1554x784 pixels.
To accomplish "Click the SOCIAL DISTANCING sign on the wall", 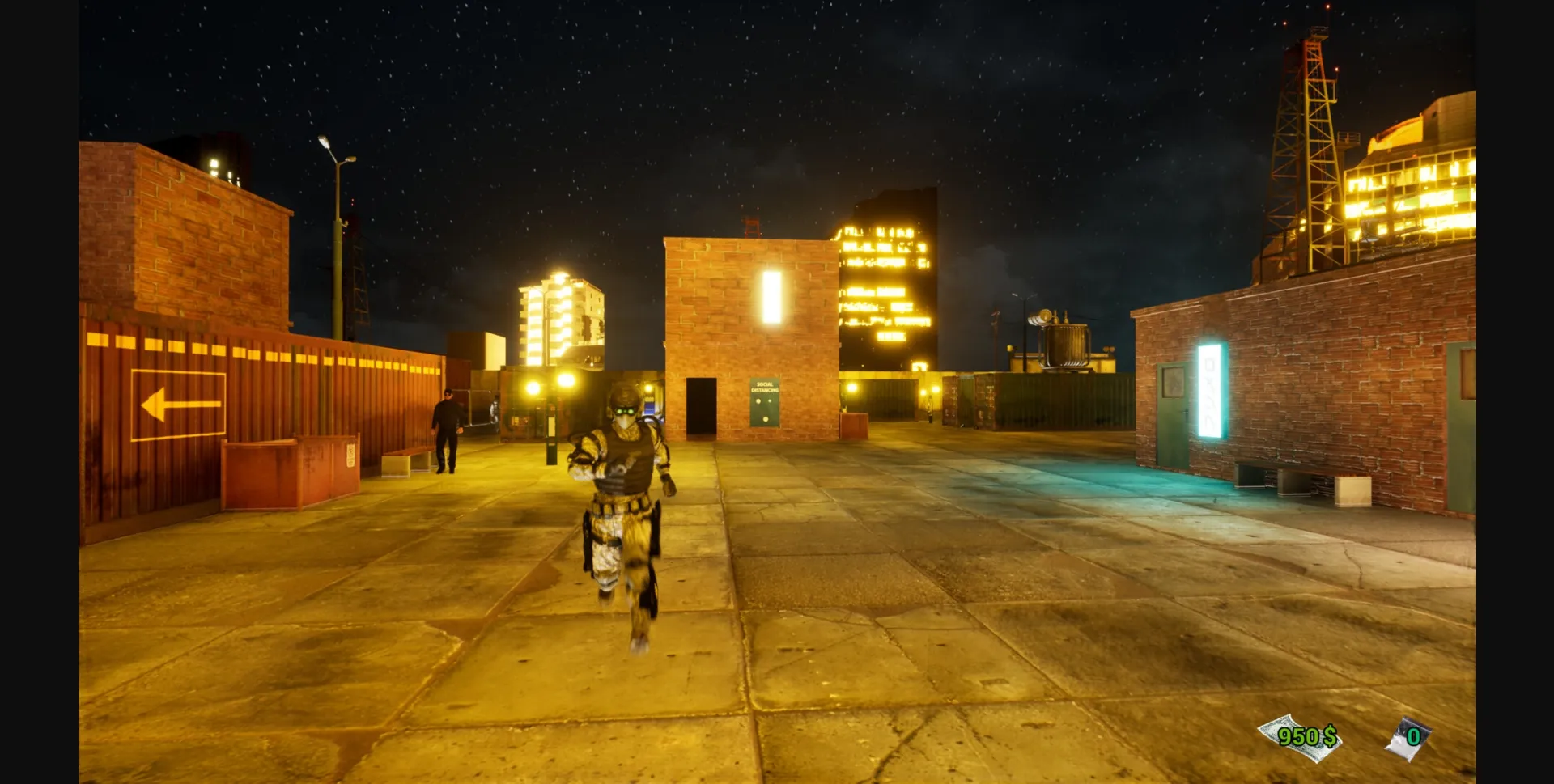I will pos(764,402).
